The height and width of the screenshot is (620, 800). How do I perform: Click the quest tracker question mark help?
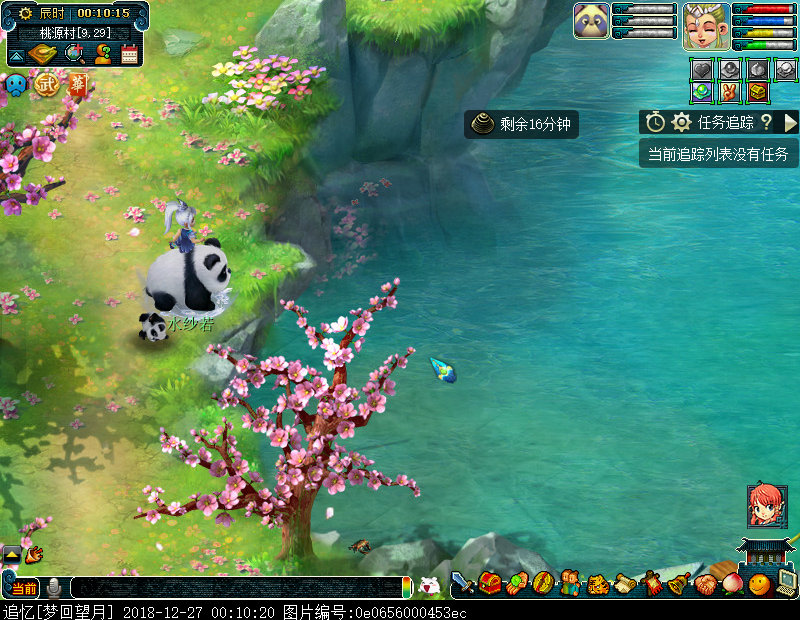point(766,122)
